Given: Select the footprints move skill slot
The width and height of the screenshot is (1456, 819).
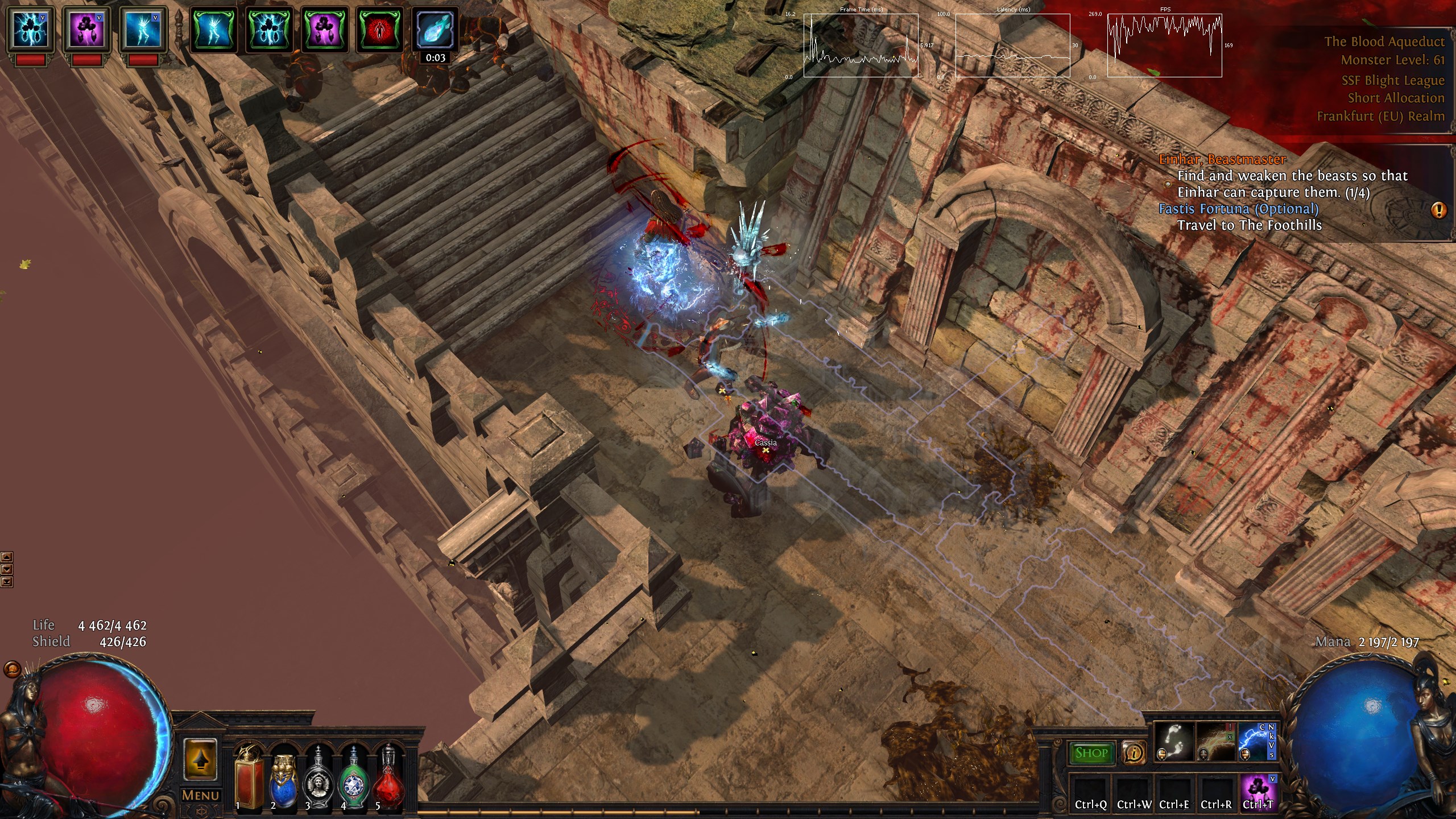Looking at the screenshot, I should tap(1173, 741).
